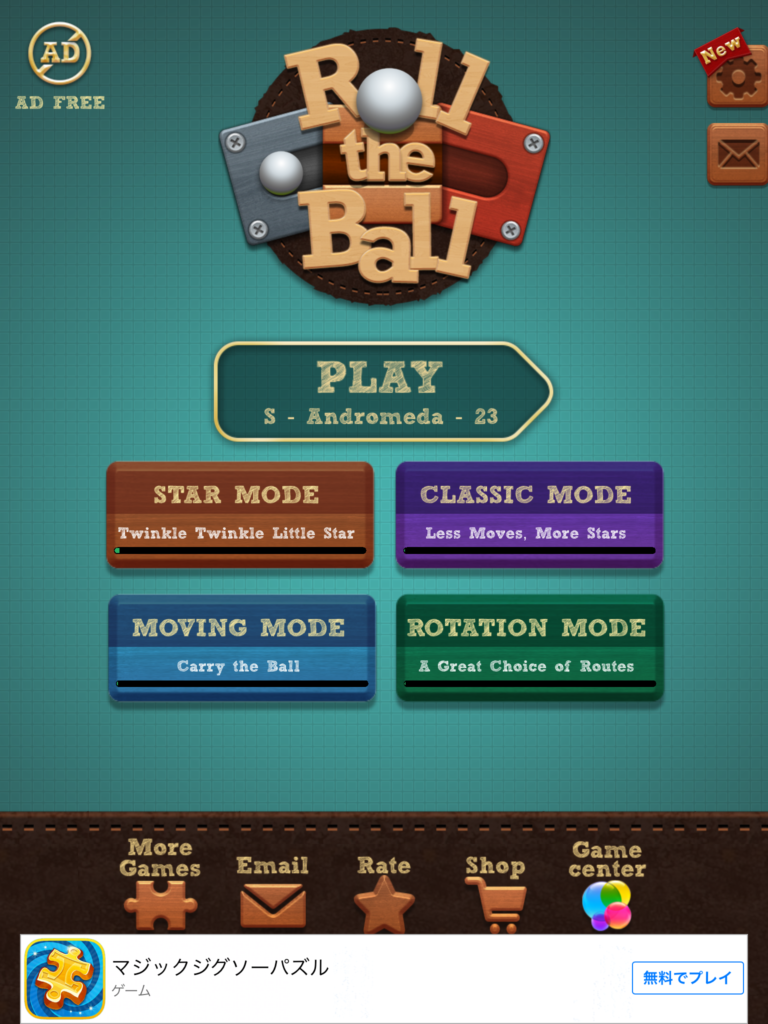
Task: Launch Game Center
Action: [607, 887]
